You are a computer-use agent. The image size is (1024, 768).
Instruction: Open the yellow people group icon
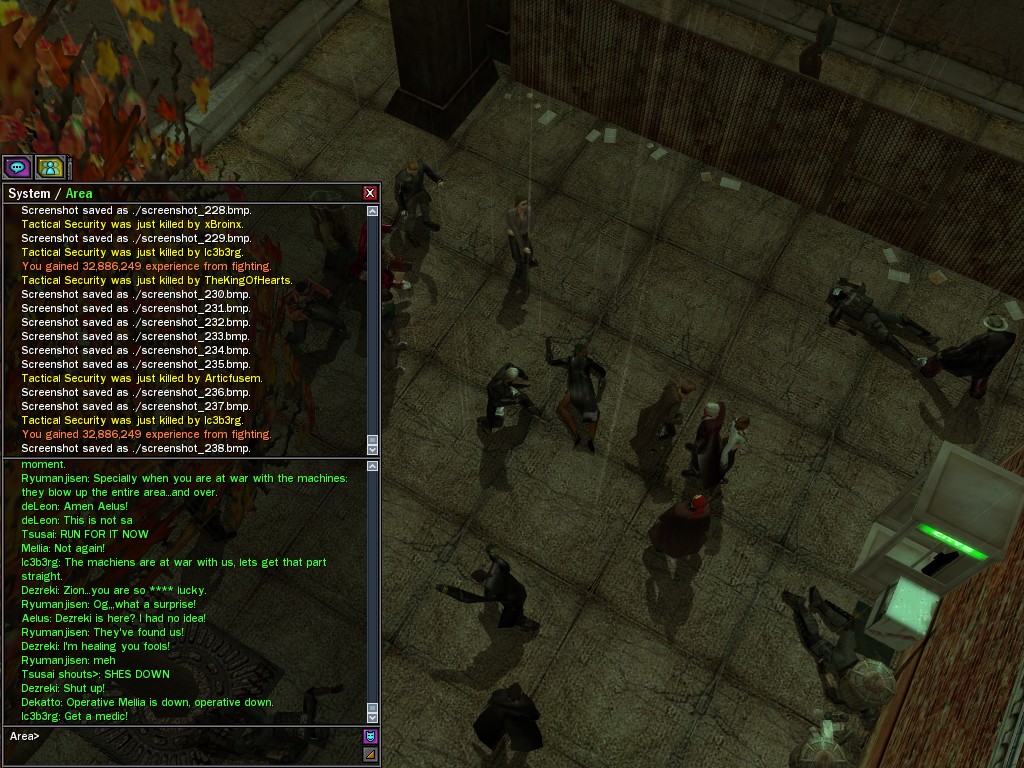(x=50, y=168)
